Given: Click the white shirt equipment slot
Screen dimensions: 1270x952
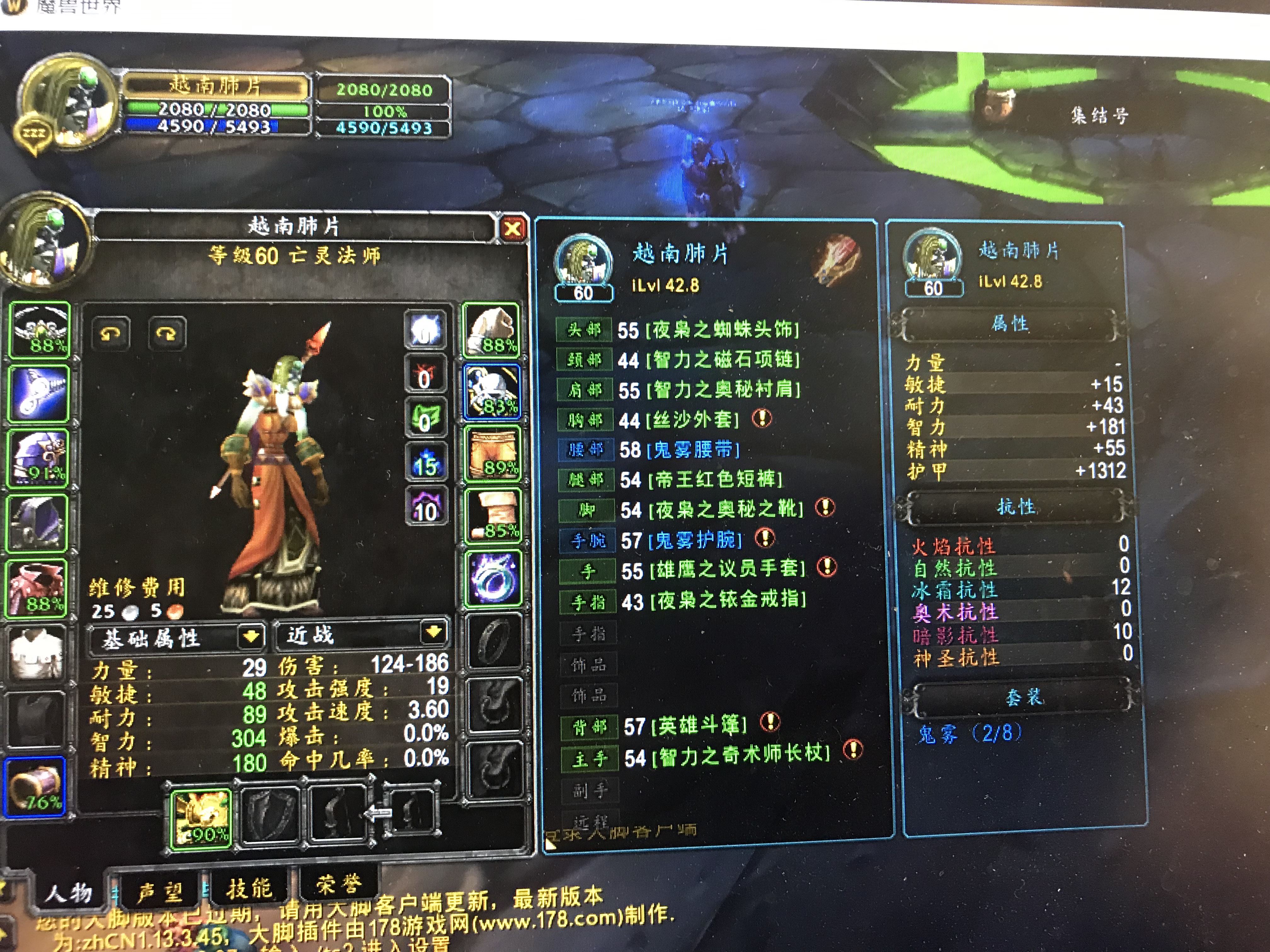Looking at the screenshot, I should click(36, 652).
